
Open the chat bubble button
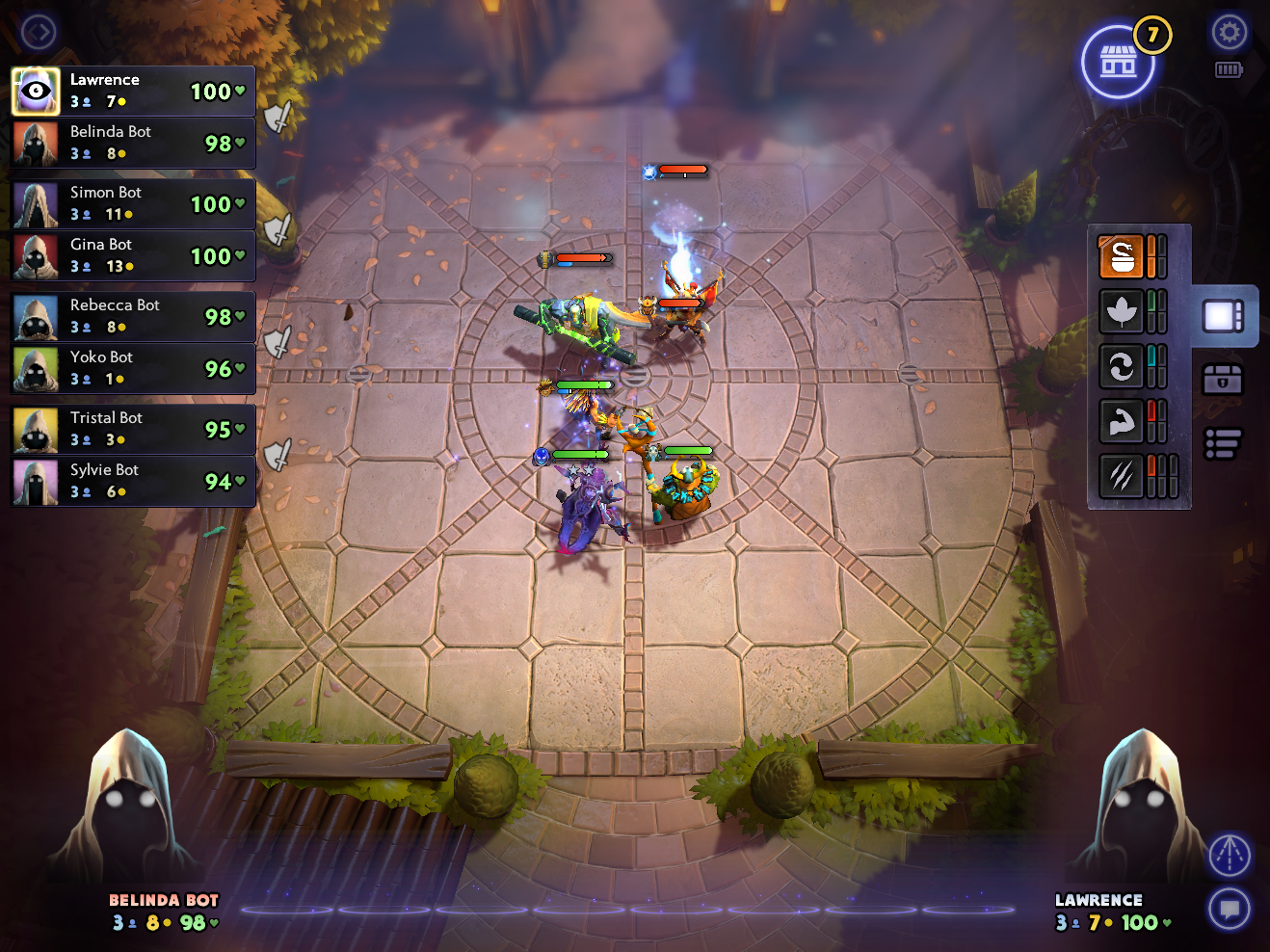point(1230,909)
